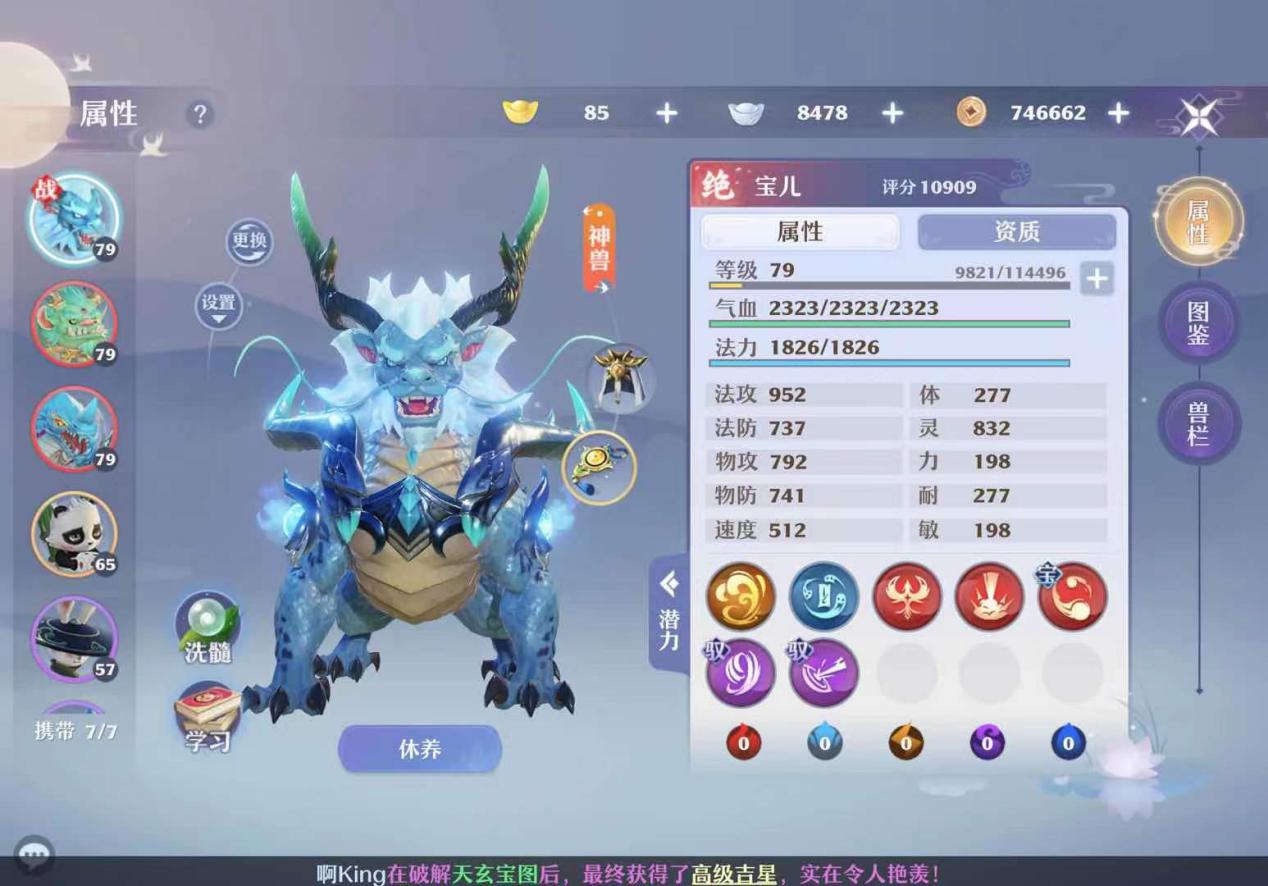The width and height of the screenshot is (1268, 886).
Task: Close the pet attribute screen
Action: (x=1198, y=116)
